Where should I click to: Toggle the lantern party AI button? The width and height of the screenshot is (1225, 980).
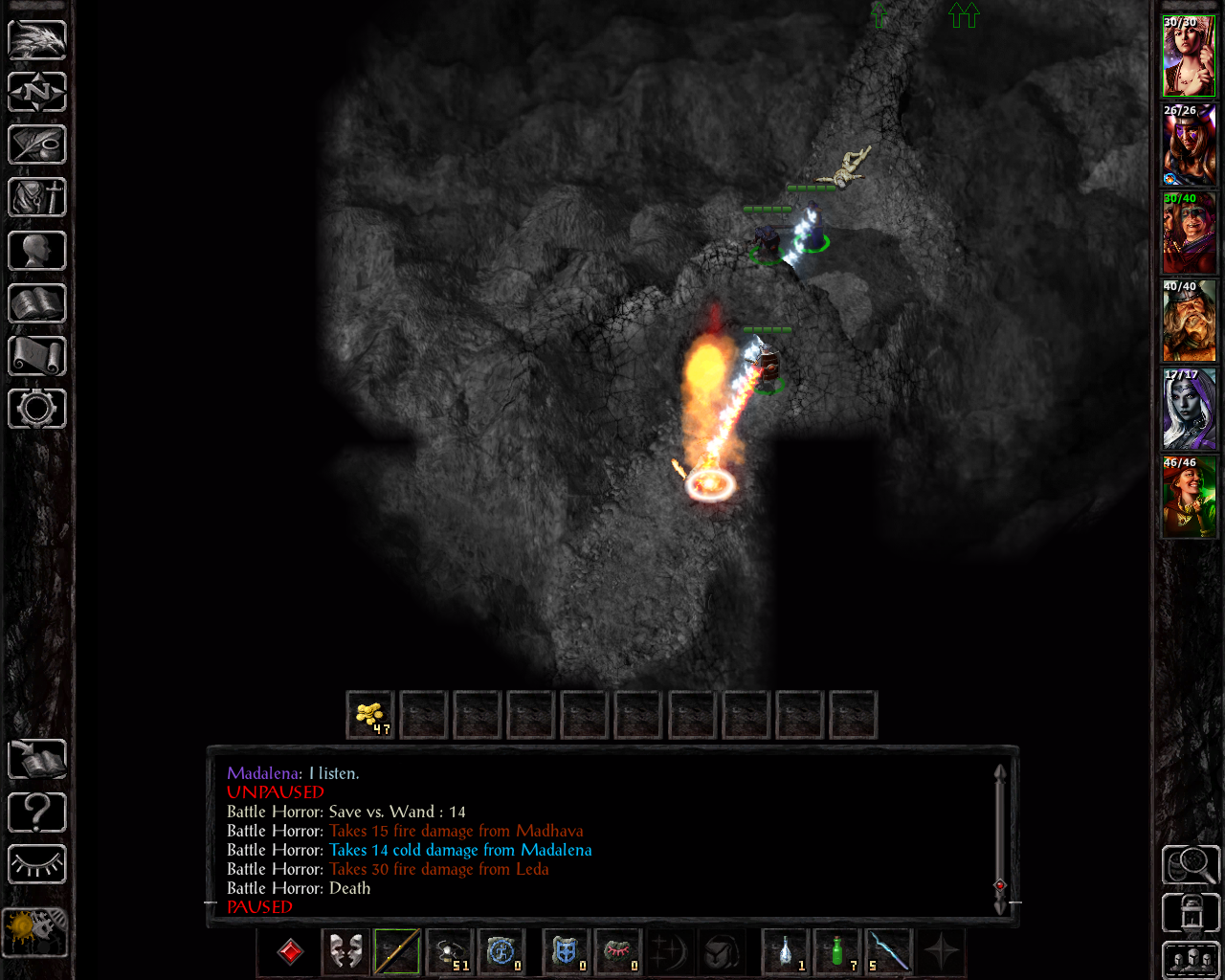pos(1191,913)
